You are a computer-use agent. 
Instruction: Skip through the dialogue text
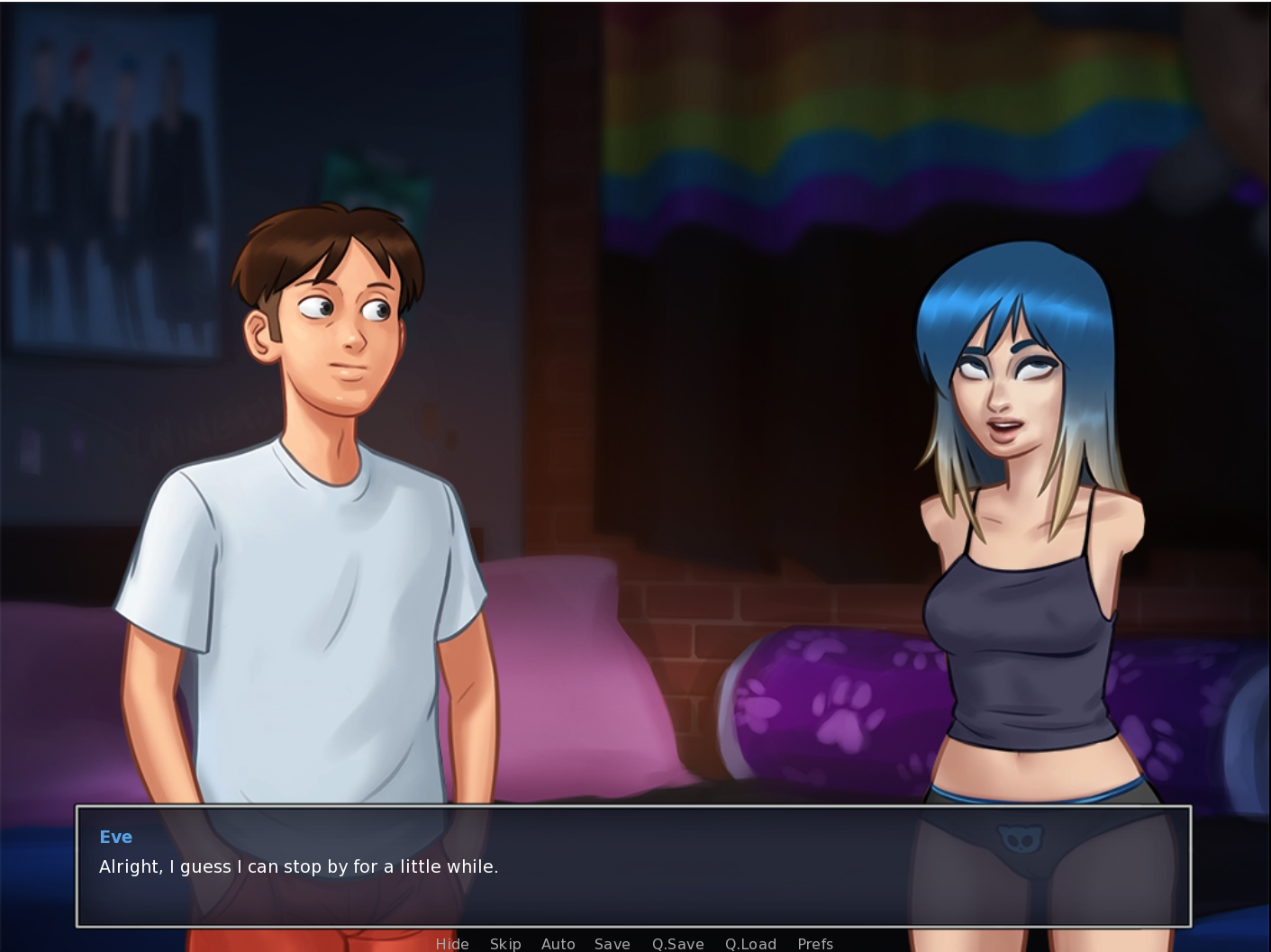pos(505,943)
